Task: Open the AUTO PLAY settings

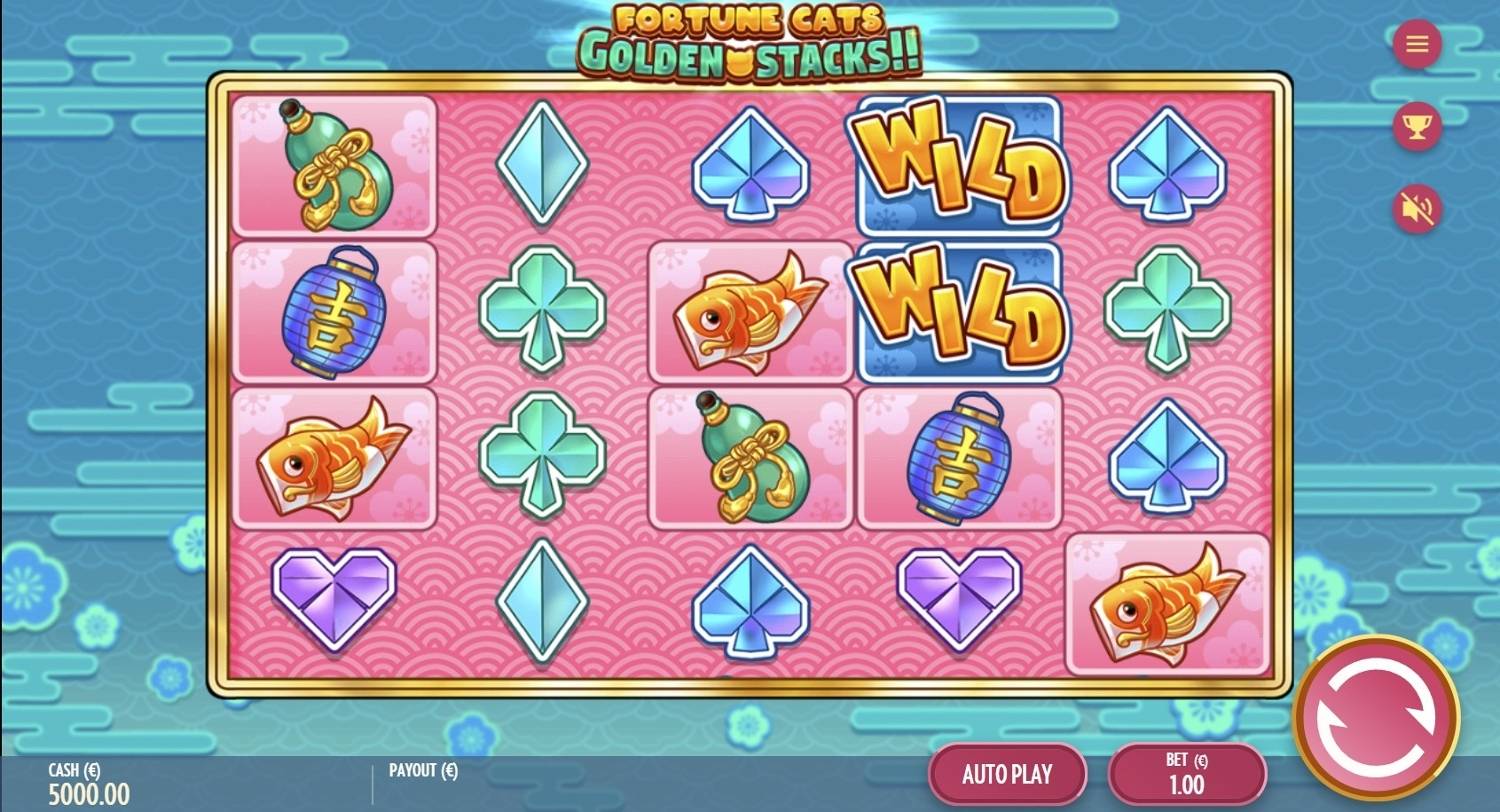Action: (x=1006, y=773)
